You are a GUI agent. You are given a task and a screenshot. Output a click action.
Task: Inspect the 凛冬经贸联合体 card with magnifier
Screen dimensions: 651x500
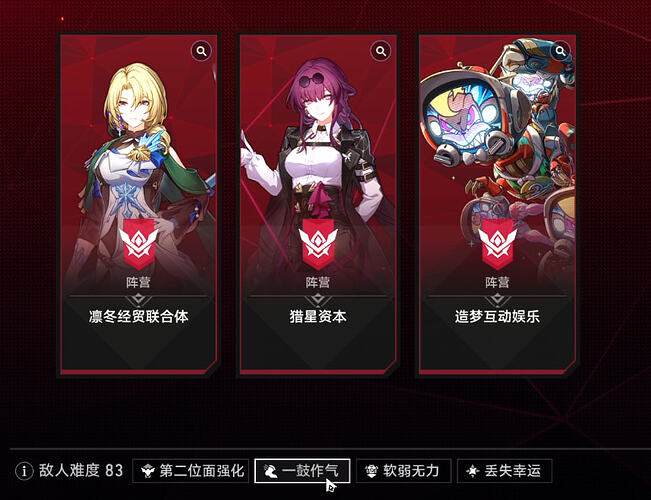[x=201, y=51]
